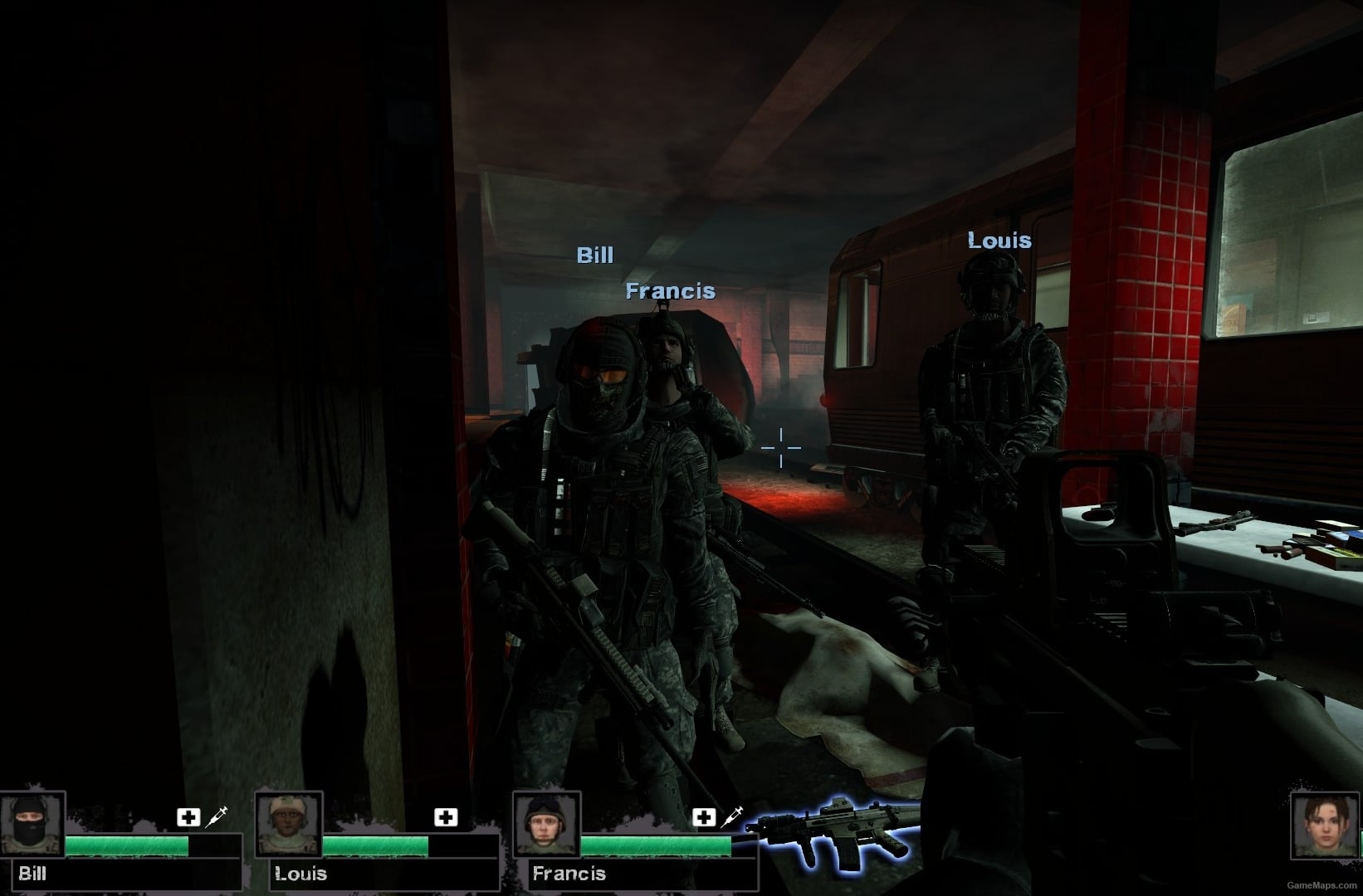Viewport: 1363px width, 896px height.
Task: Click the medkit icon beside Francis's health bar
Action: [x=705, y=817]
